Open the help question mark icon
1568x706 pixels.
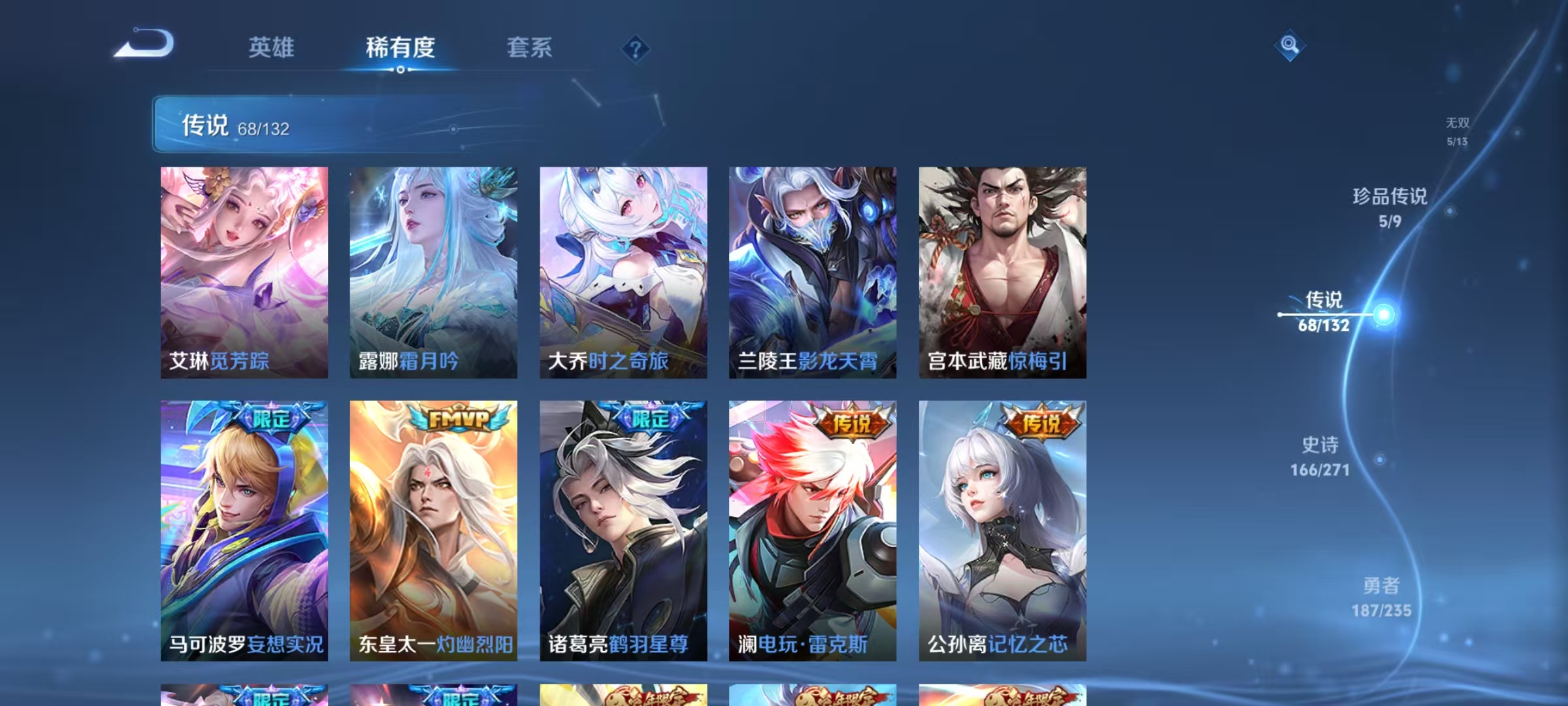point(637,49)
